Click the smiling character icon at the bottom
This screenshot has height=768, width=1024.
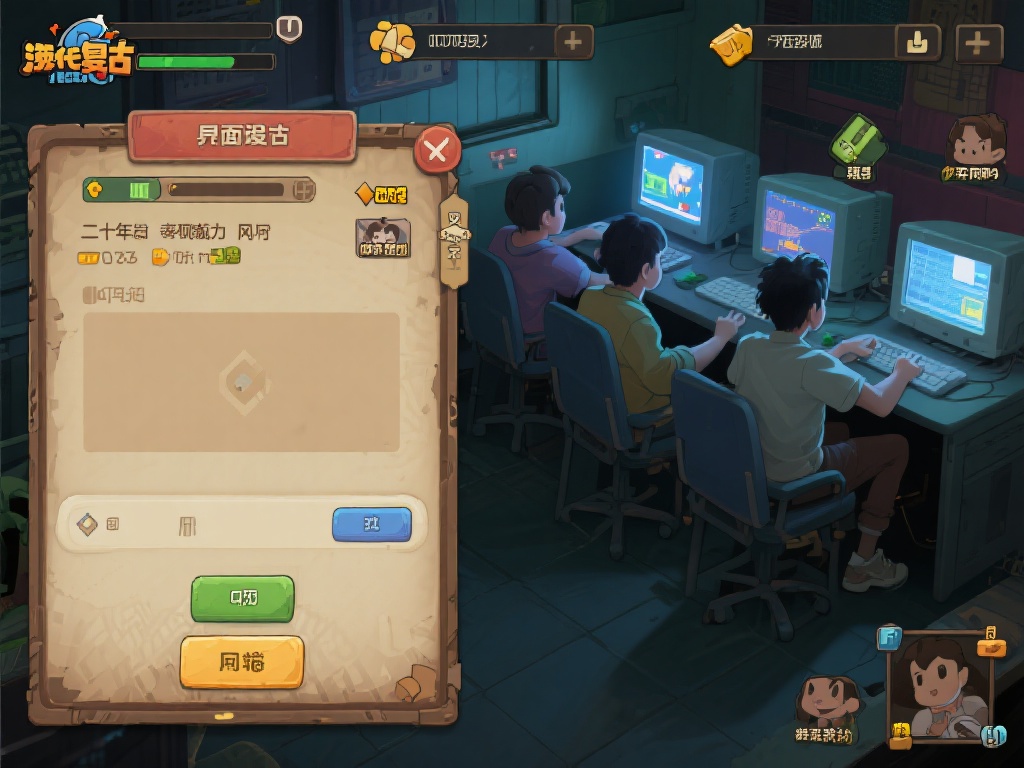pyautogui.click(x=825, y=703)
